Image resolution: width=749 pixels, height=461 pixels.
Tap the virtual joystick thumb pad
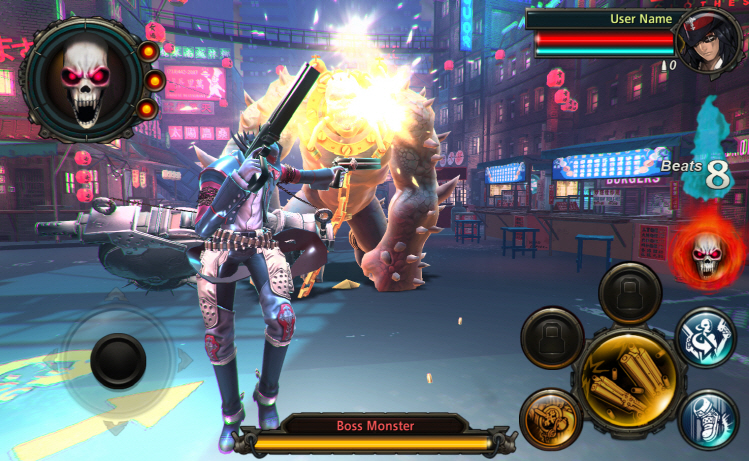point(118,361)
